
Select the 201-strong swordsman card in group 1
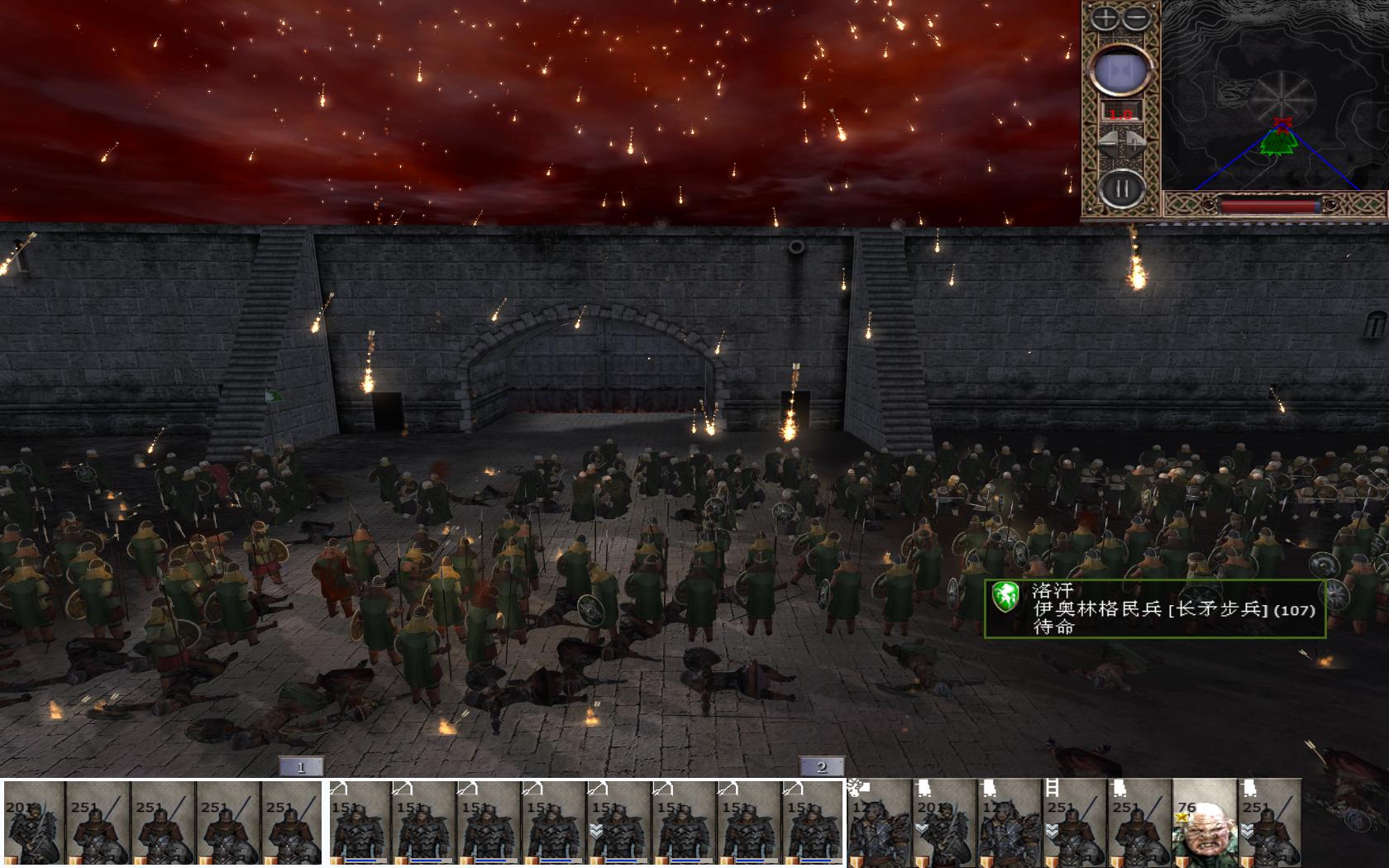click(x=33, y=823)
